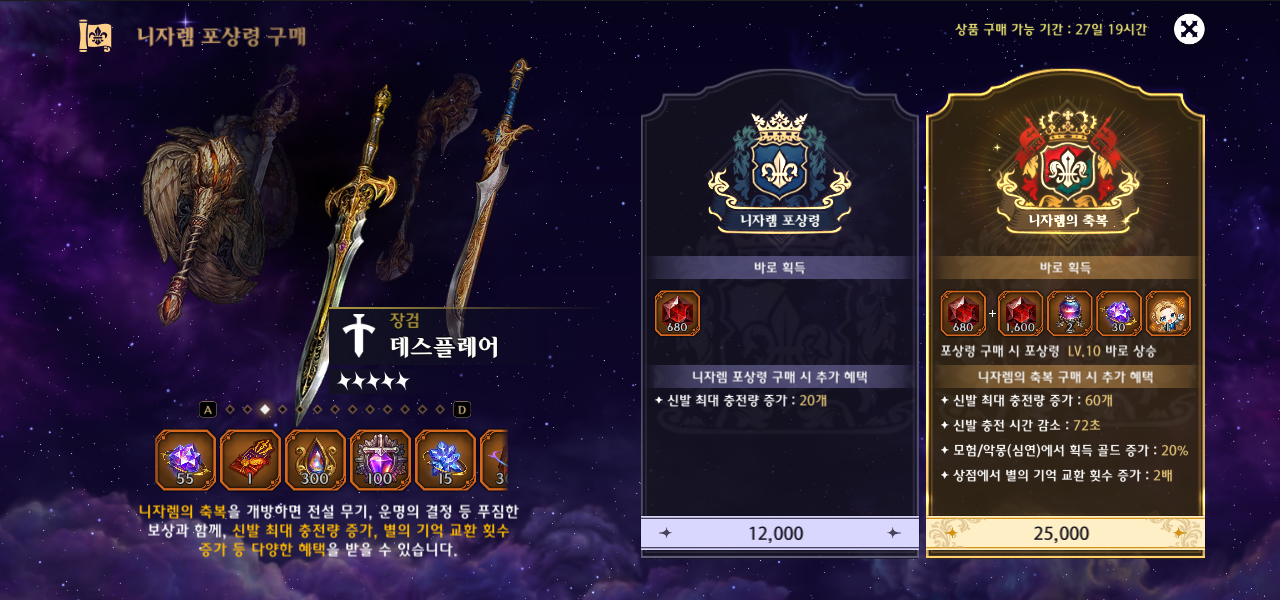Show the next reward with the D arrow
Image resolution: width=1280 pixels, height=600 pixels.
462,409
